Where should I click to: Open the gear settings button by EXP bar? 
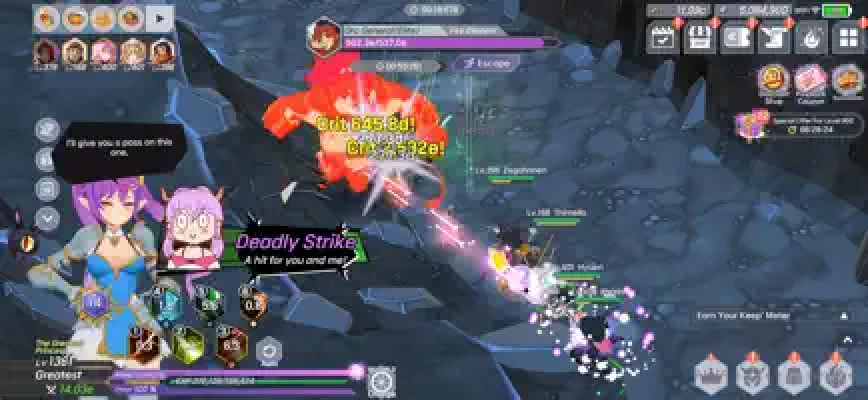tap(381, 379)
